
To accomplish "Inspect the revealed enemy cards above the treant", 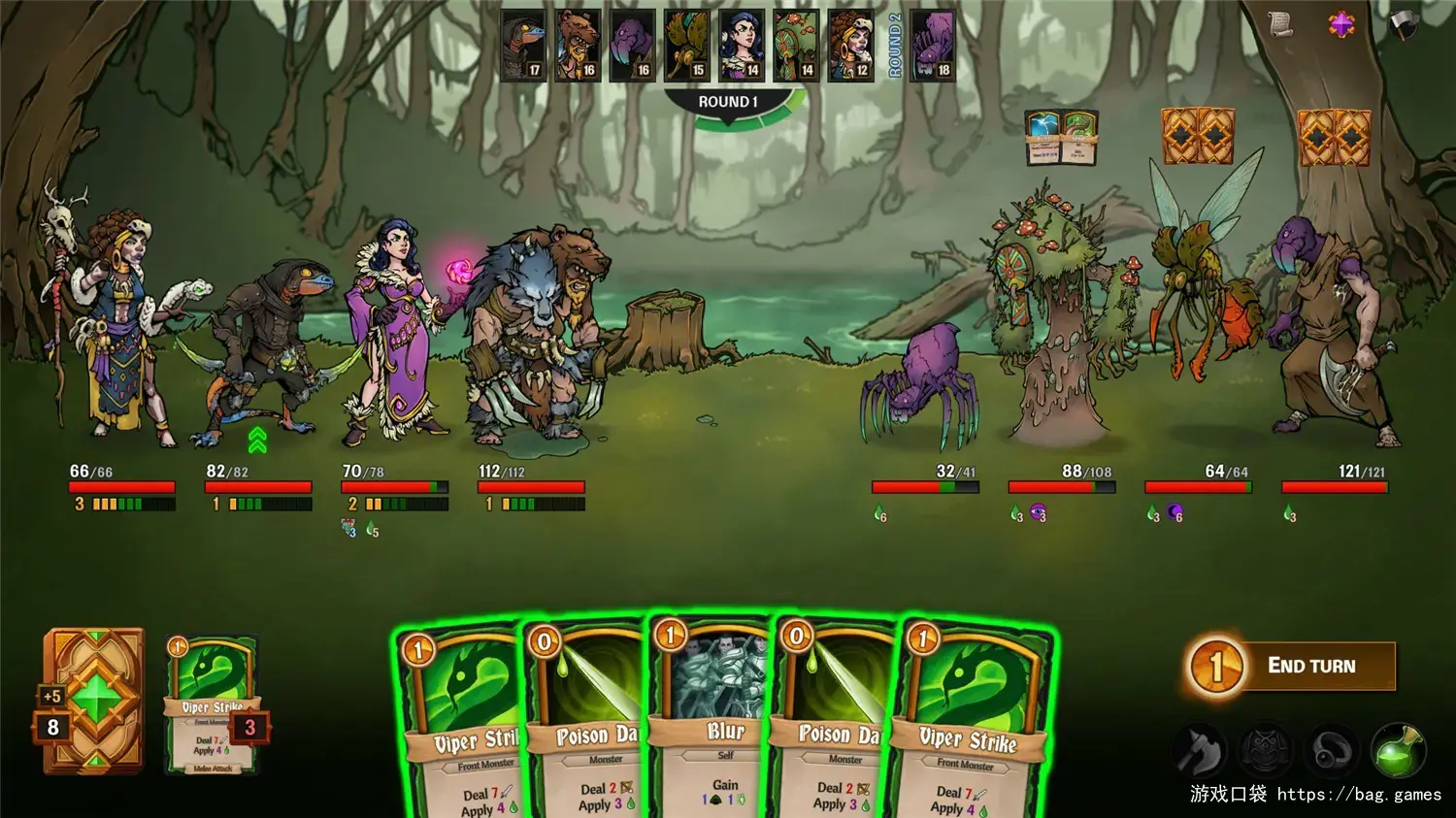I will (x=1062, y=138).
